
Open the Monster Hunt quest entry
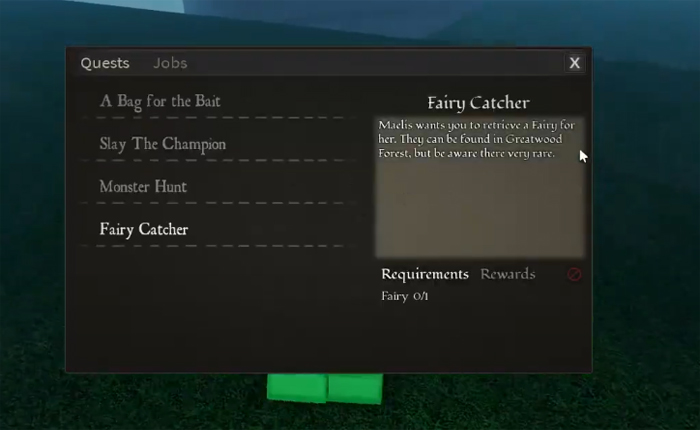143,187
